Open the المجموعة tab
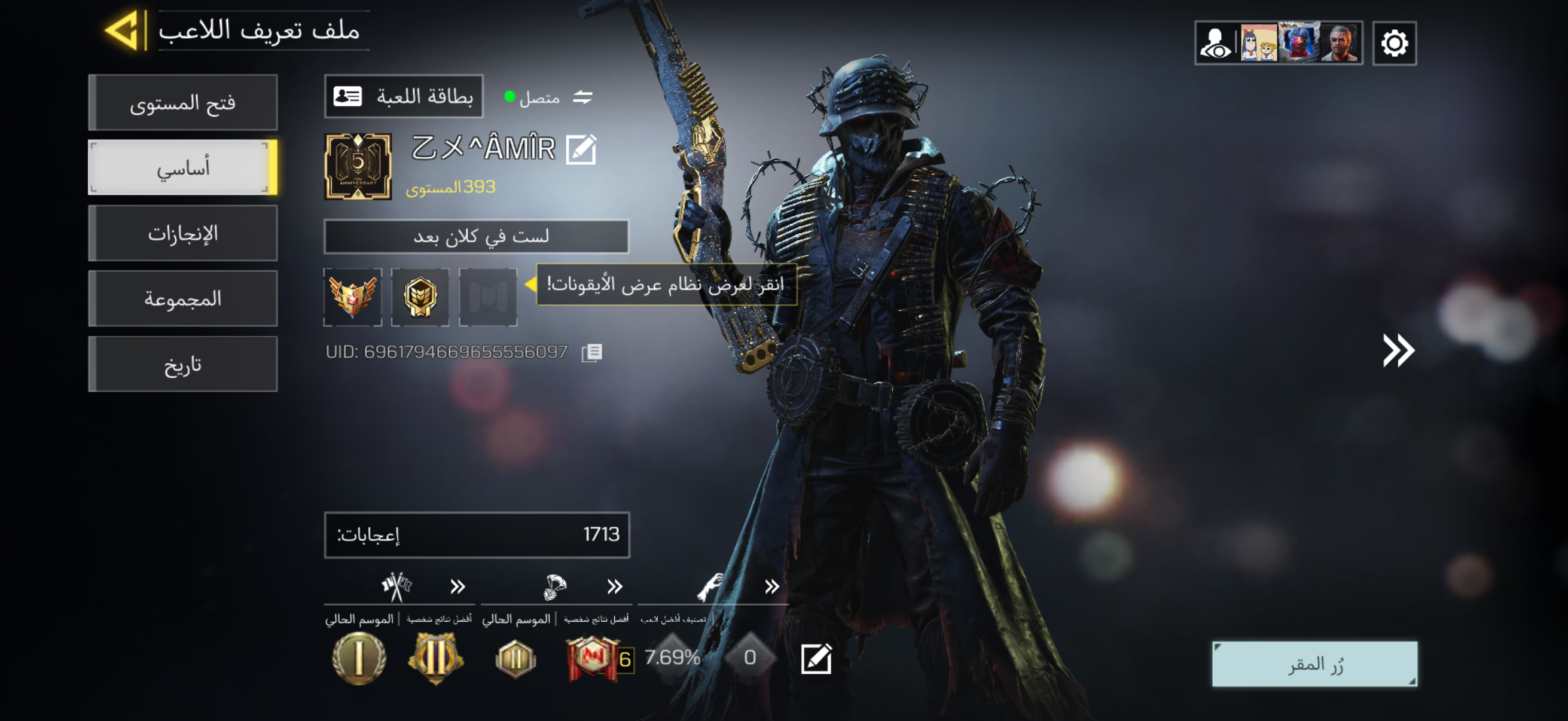The width and height of the screenshot is (1568, 721). click(182, 299)
